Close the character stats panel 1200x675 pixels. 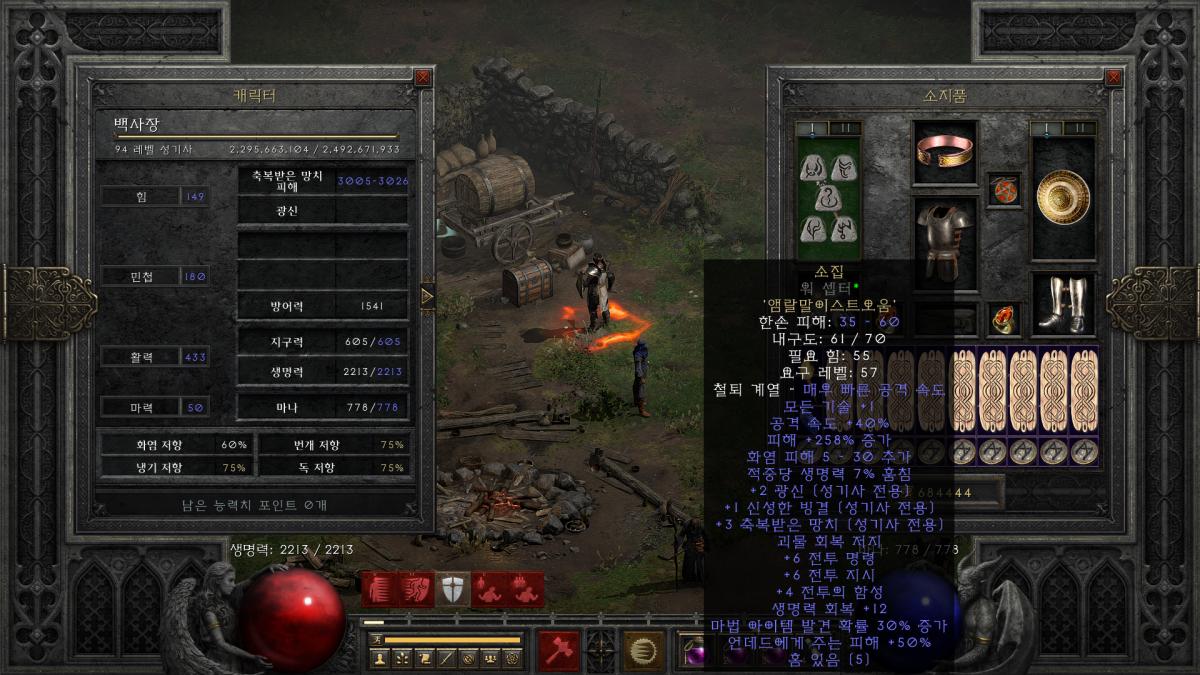click(423, 77)
